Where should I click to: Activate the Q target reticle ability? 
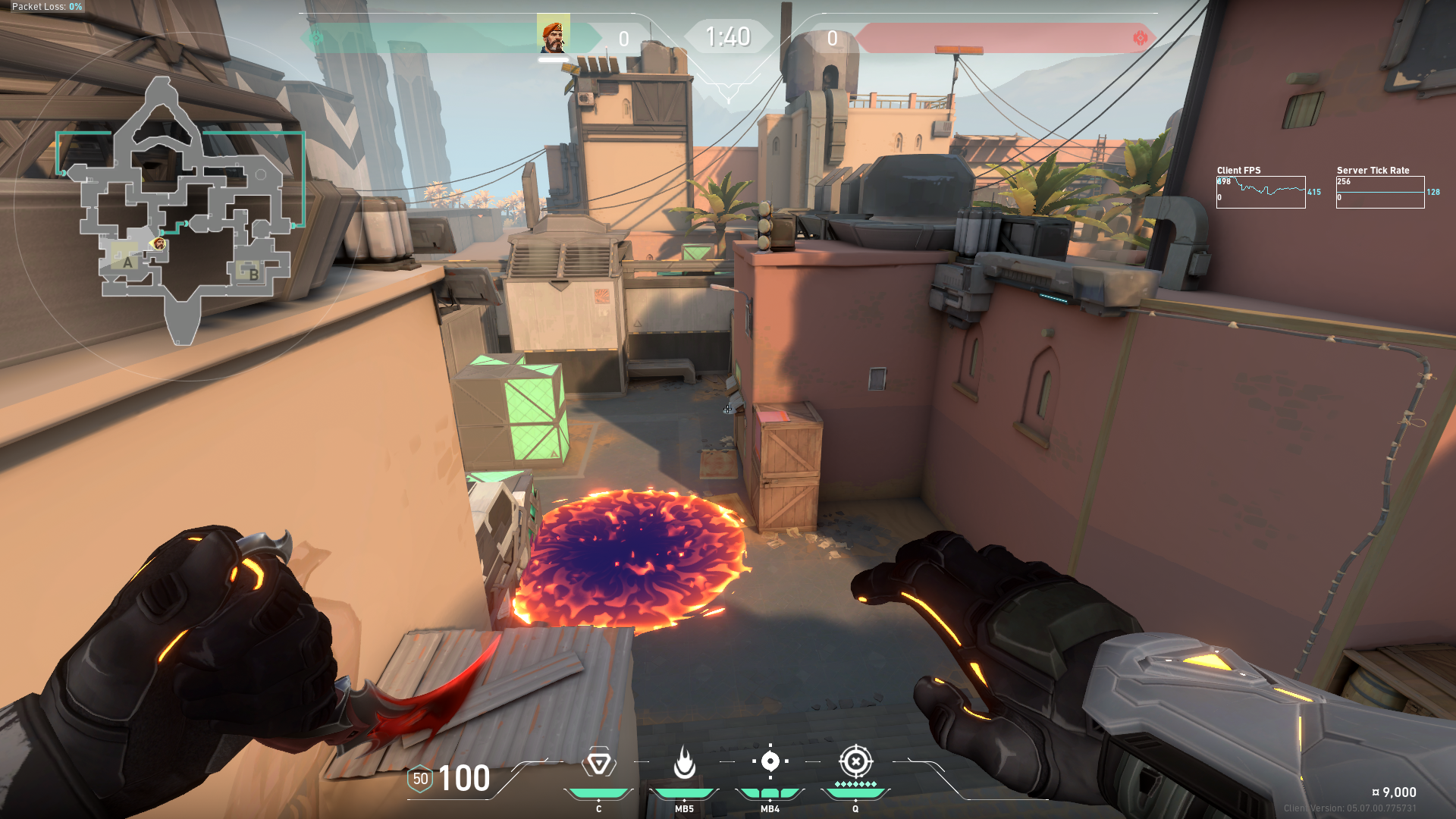point(855,761)
